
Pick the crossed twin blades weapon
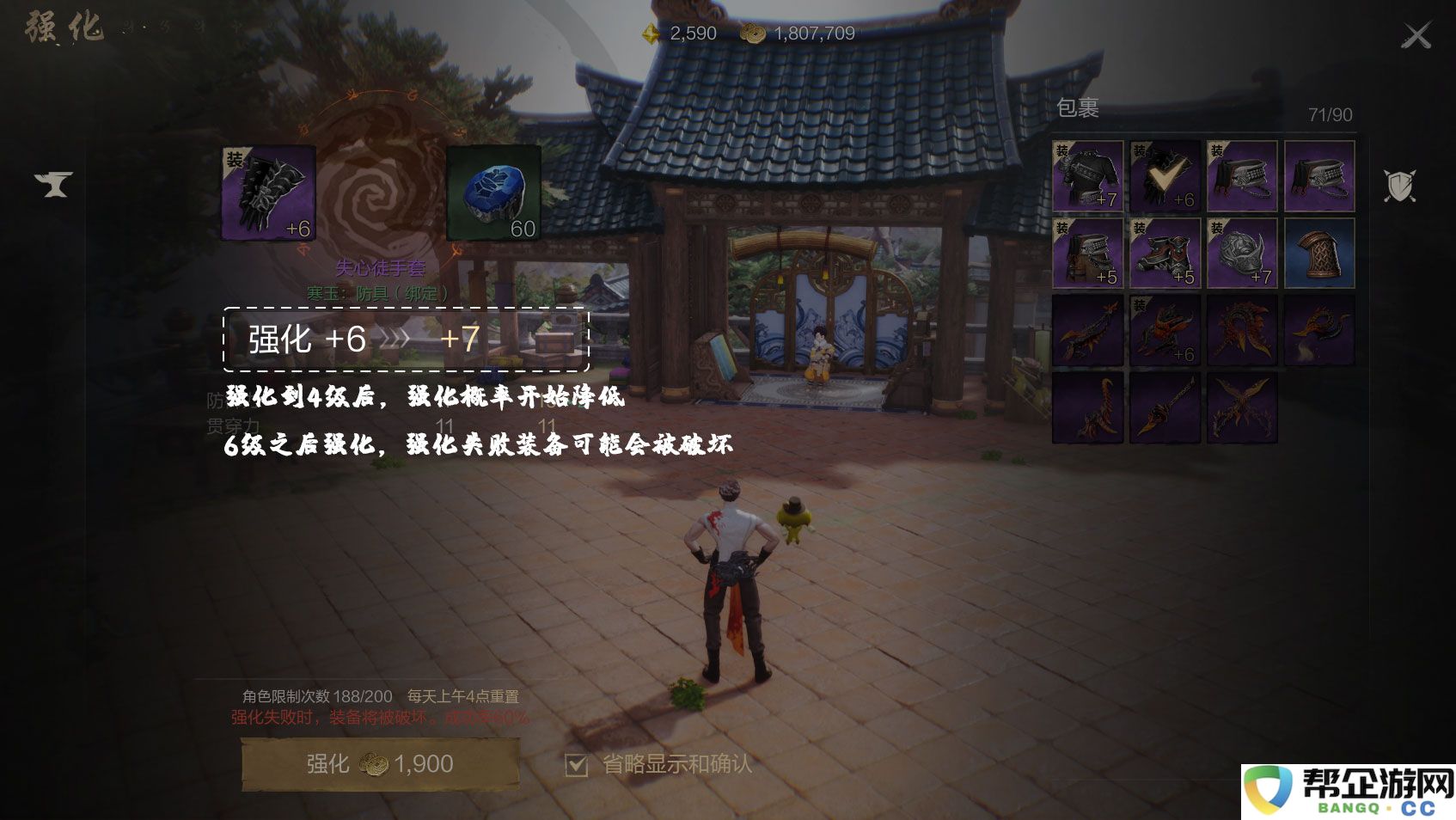(1242, 407)
